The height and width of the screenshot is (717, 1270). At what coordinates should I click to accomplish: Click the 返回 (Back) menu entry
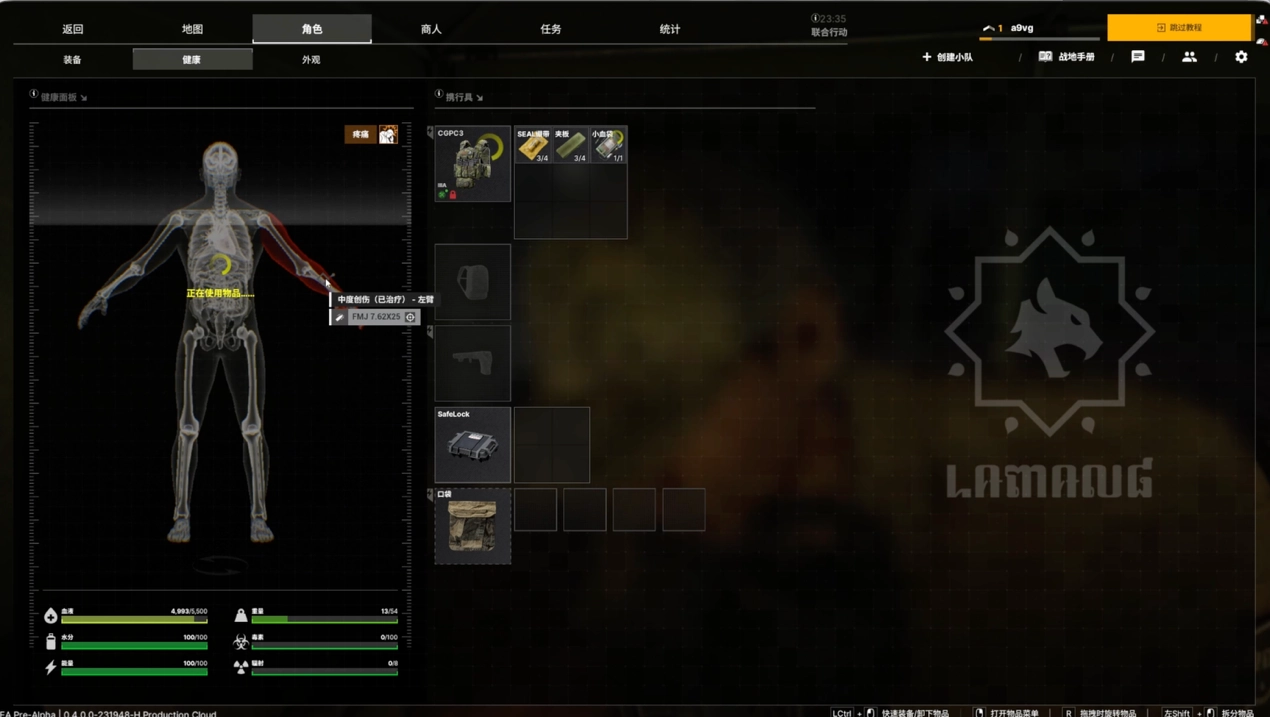(73, 29)
